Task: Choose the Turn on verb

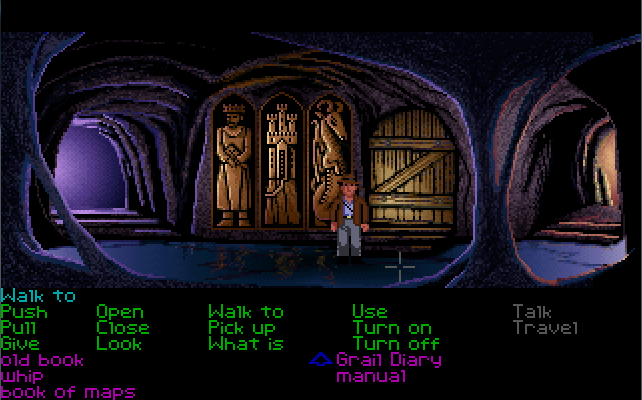Action: point(393,328)
